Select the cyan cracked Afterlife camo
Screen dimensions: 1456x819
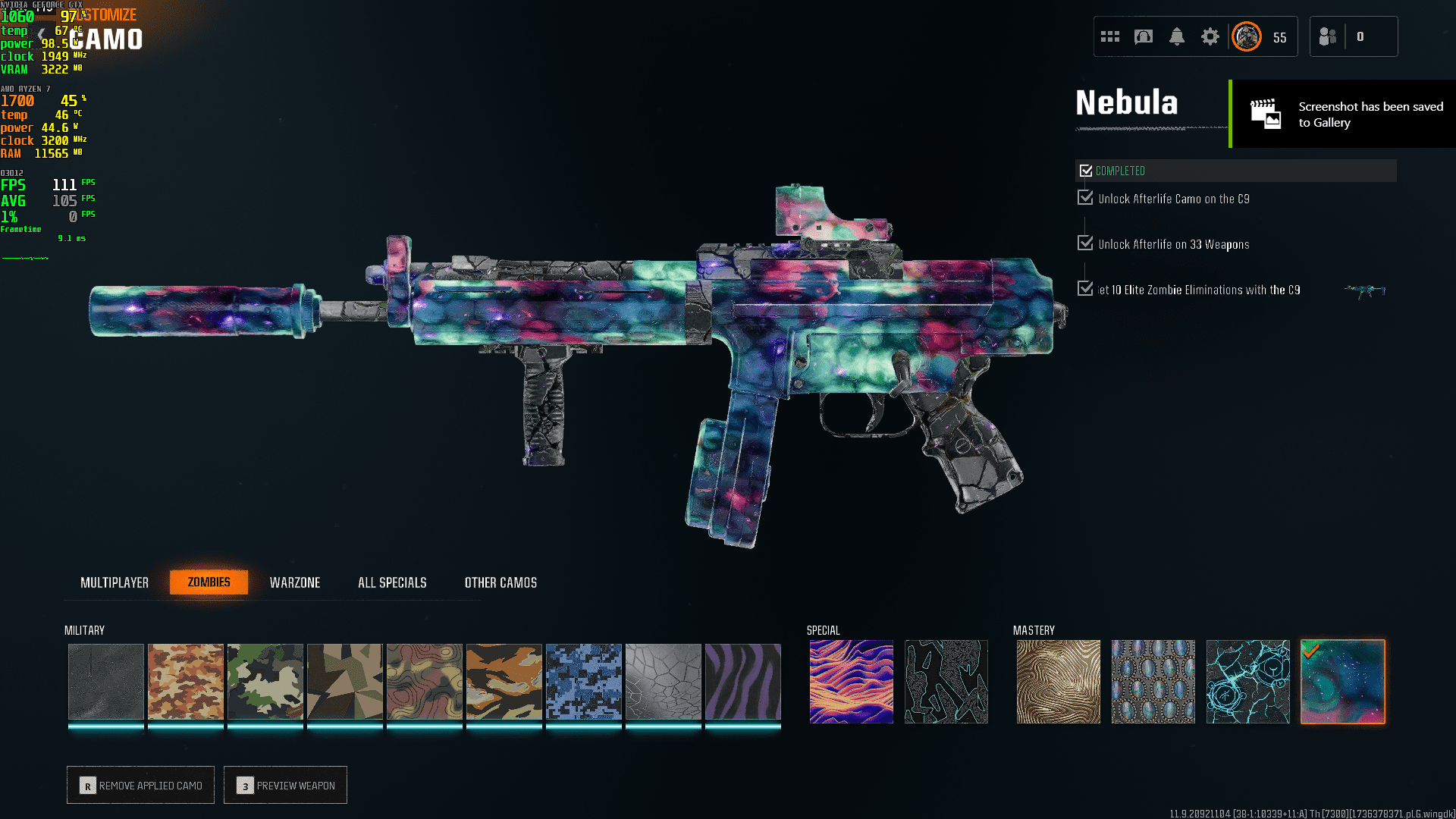pyautogui.click(x=1247, y=681)
